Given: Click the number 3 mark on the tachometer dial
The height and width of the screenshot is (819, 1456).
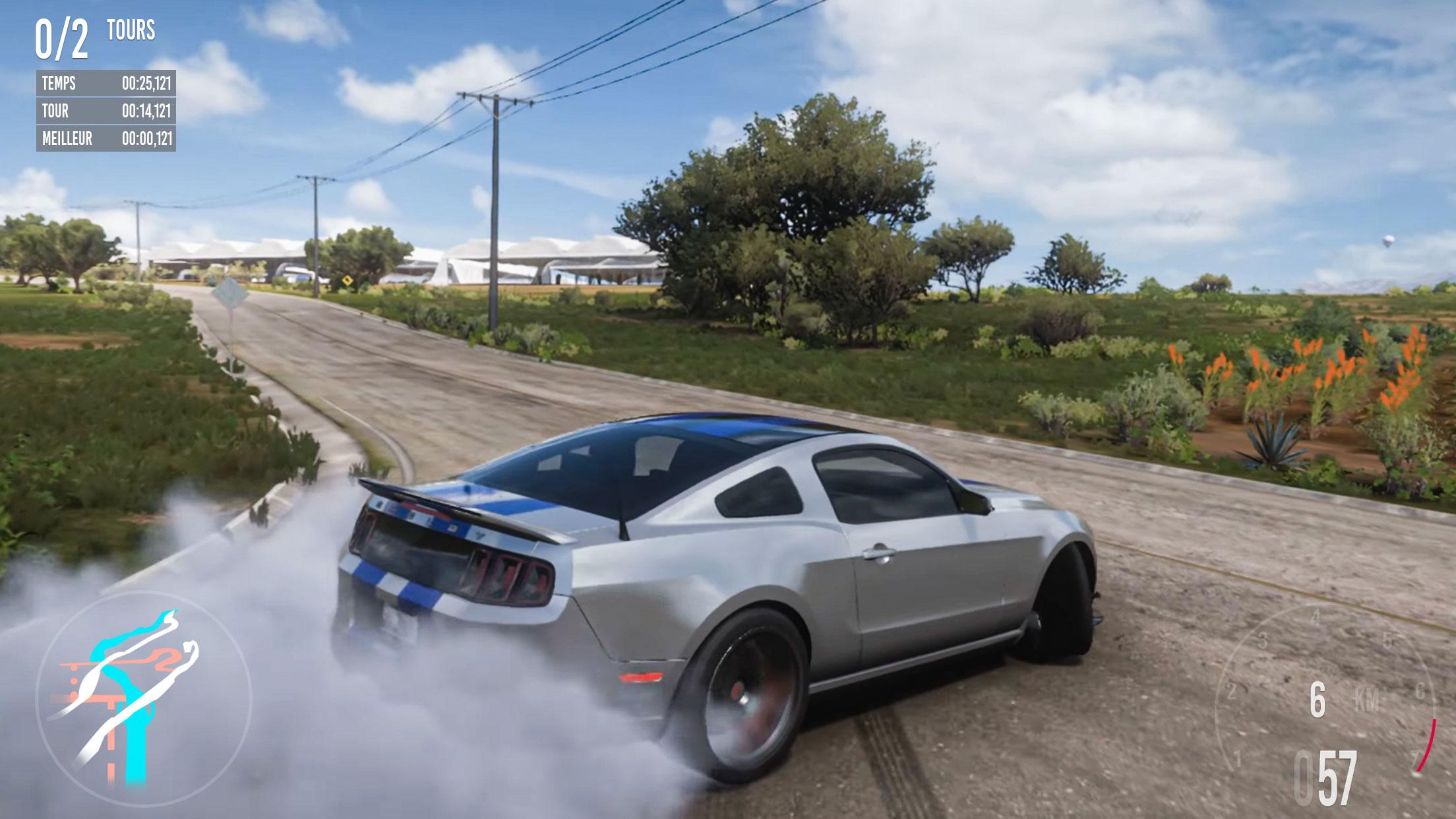Looking at the screenshot, I should pyautogui.click(x=1262, y=641).
